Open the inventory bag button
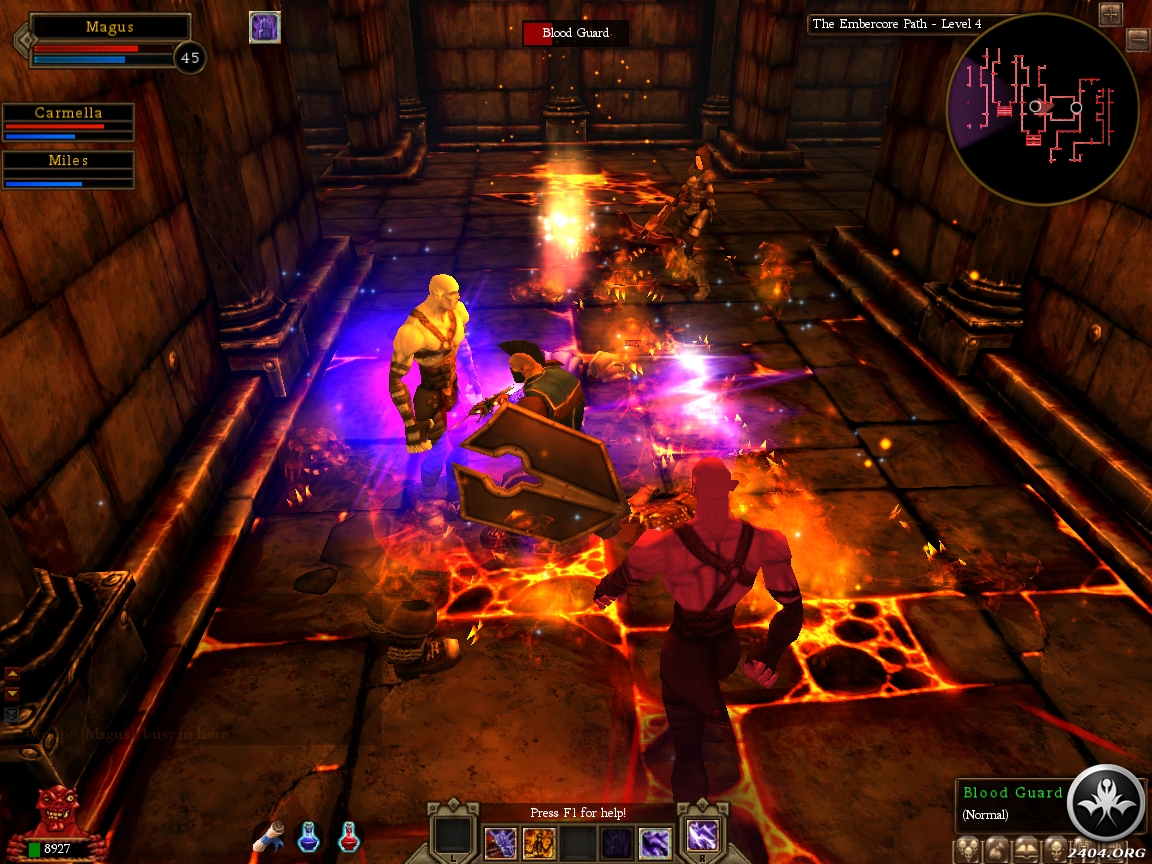This screenshot has height=864, width=1152. coord(998,851)
